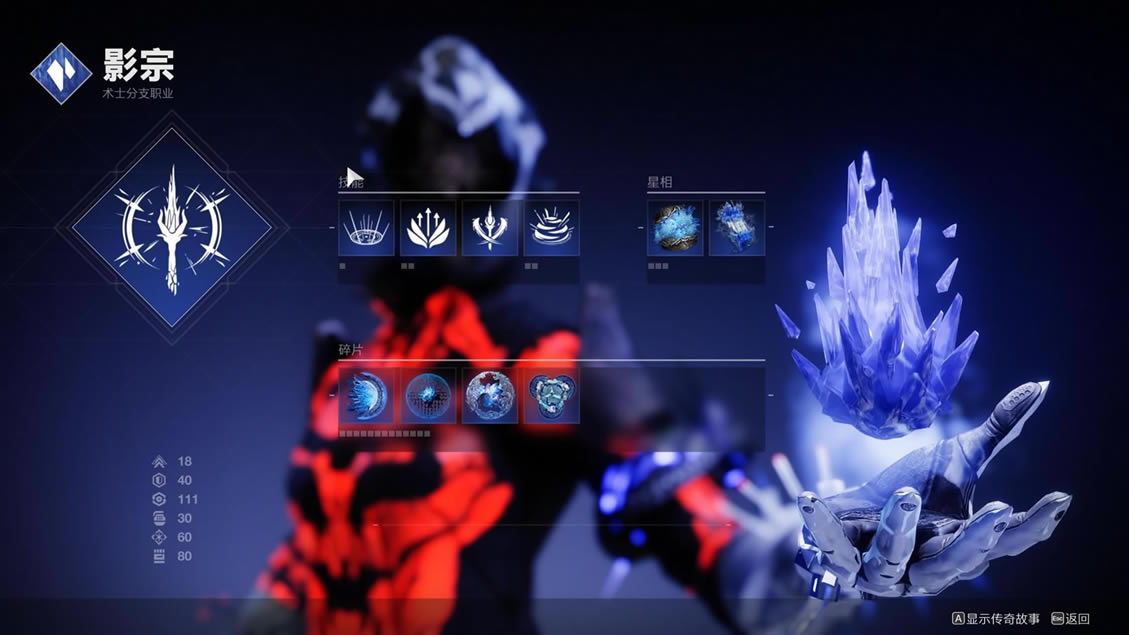This screenshot has width=1129, height=635.
Task: Choose the grid sphere fragment
Action: tap(428, 396)
